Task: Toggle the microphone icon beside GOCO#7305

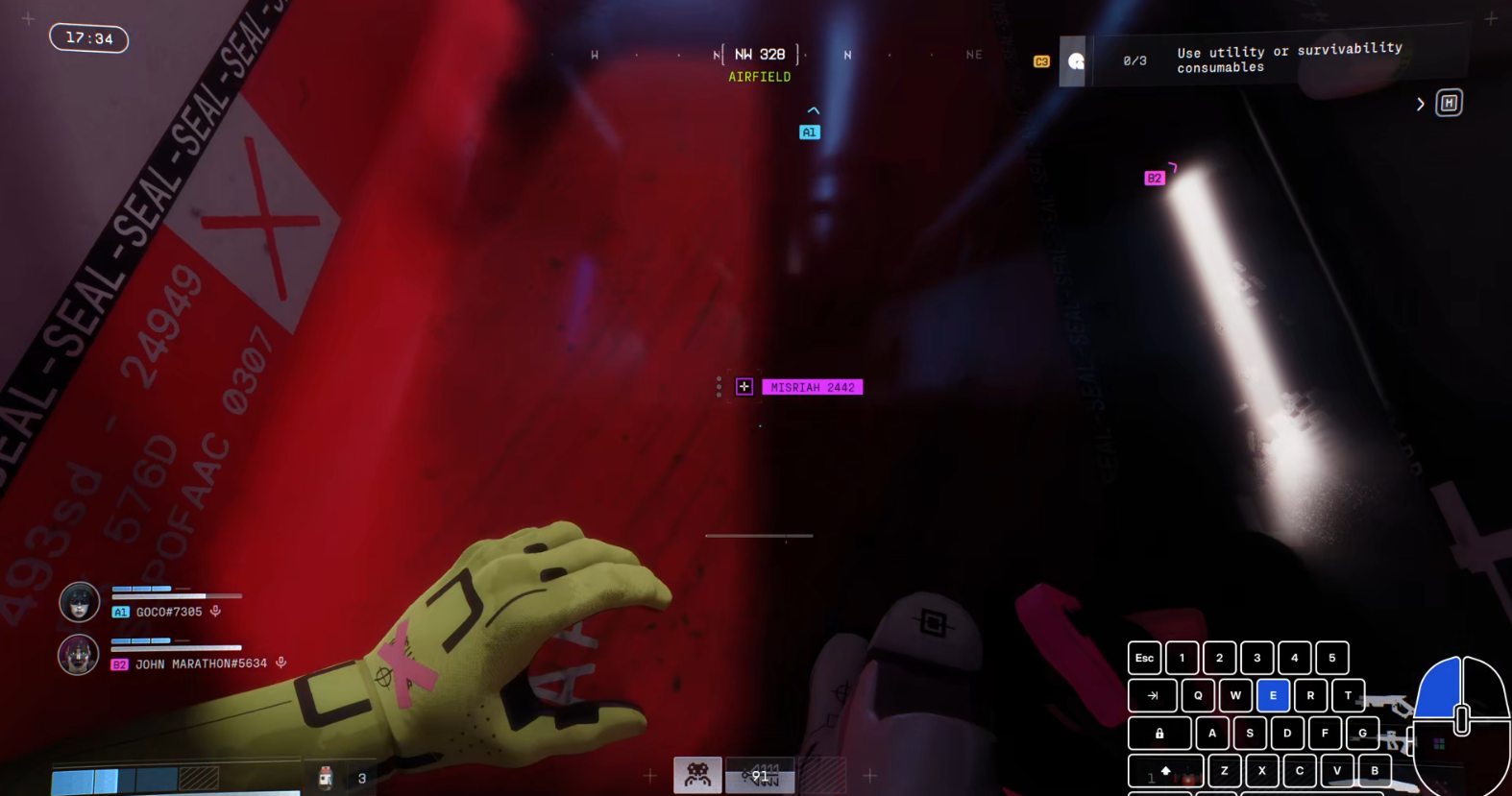Action: 216,611
